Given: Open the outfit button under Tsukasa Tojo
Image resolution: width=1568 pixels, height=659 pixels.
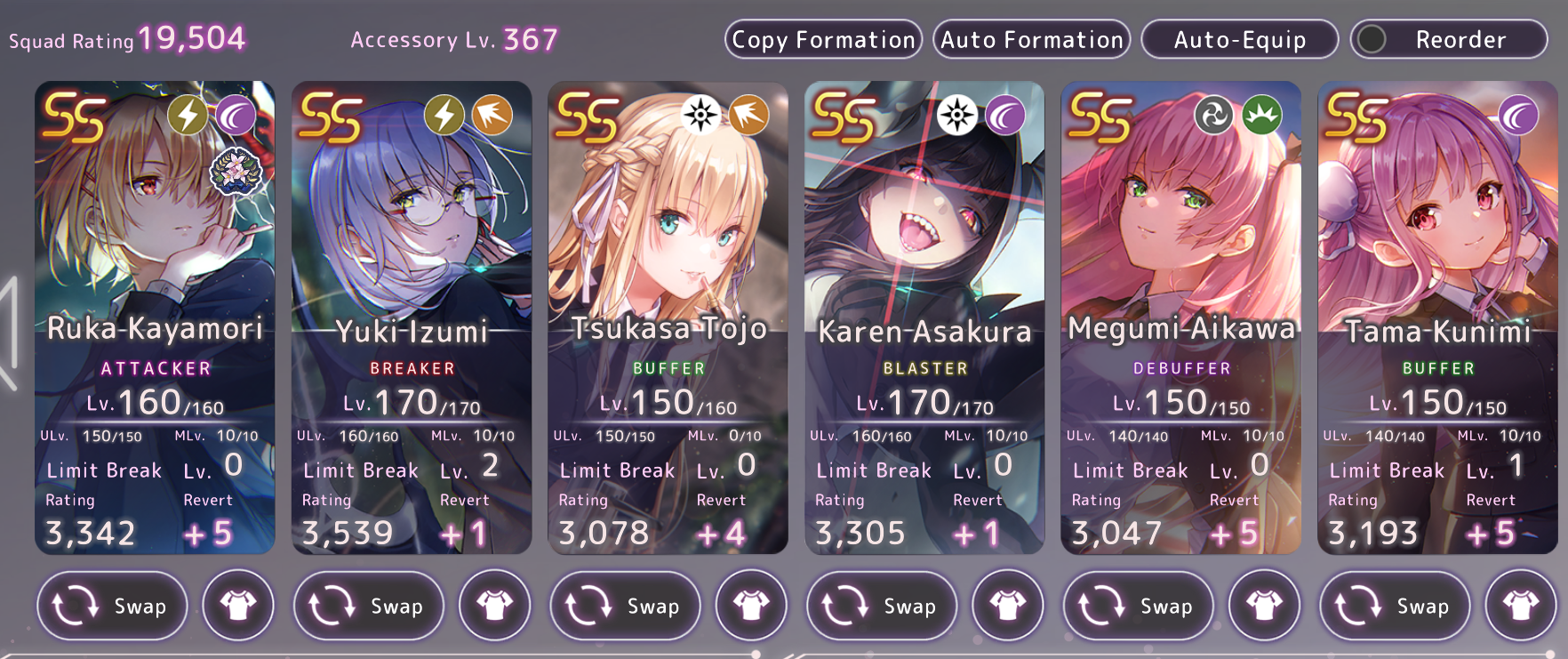Looking at the screenshot, I should coord(751,606).
